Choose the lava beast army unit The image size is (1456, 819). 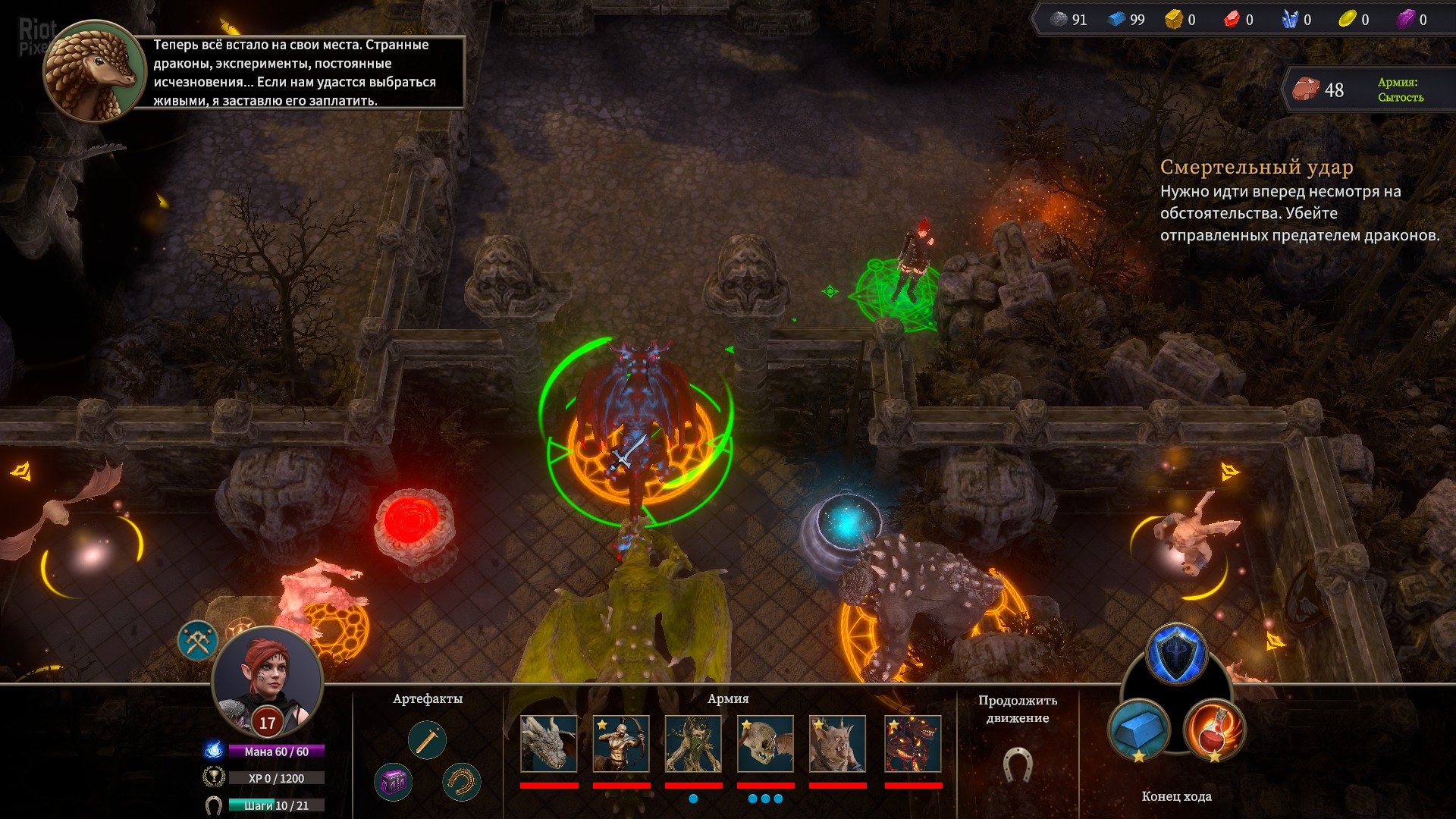(913, 744)
